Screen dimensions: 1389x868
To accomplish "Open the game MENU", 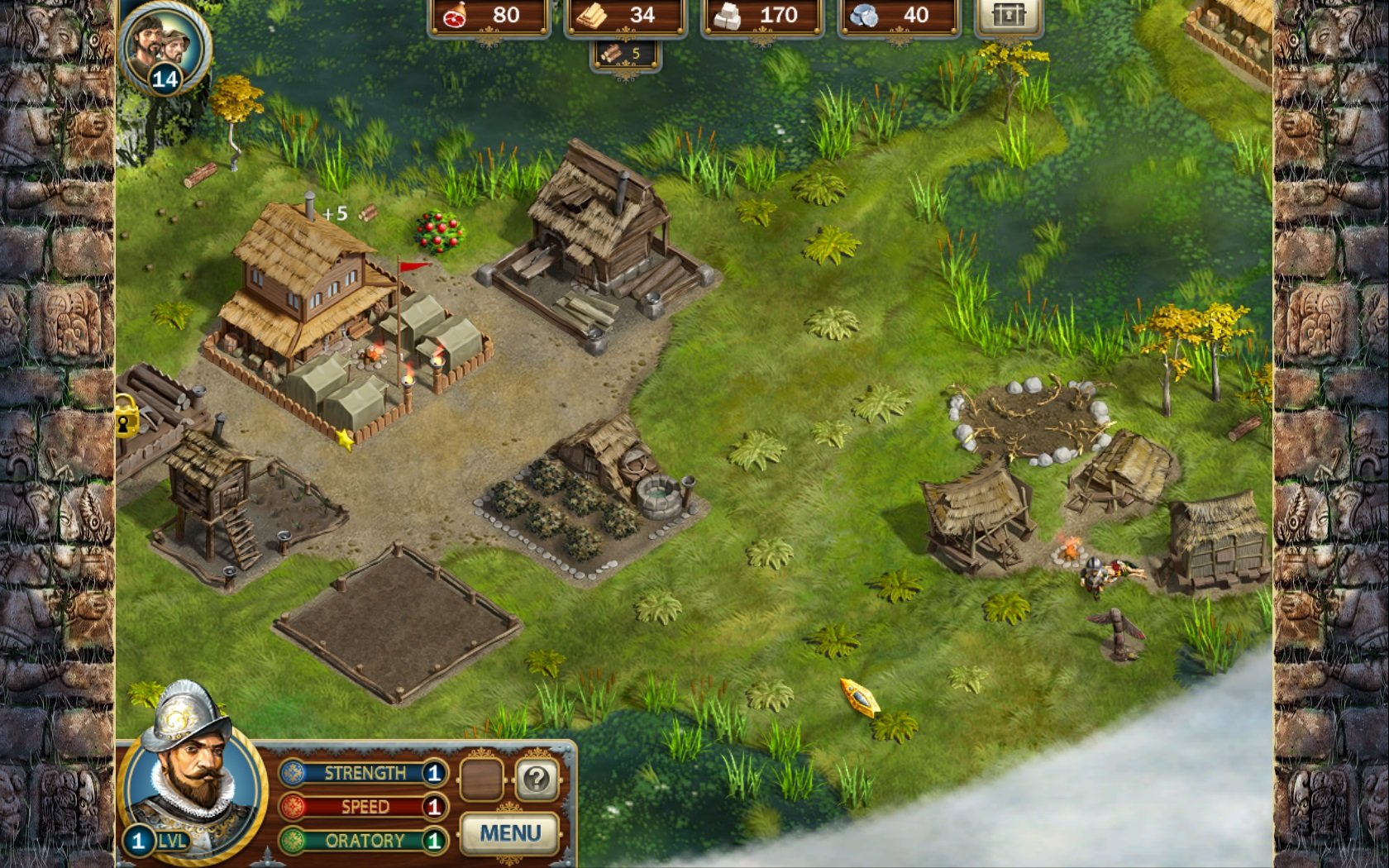I will pyautogui.click(x=509, y=832).
